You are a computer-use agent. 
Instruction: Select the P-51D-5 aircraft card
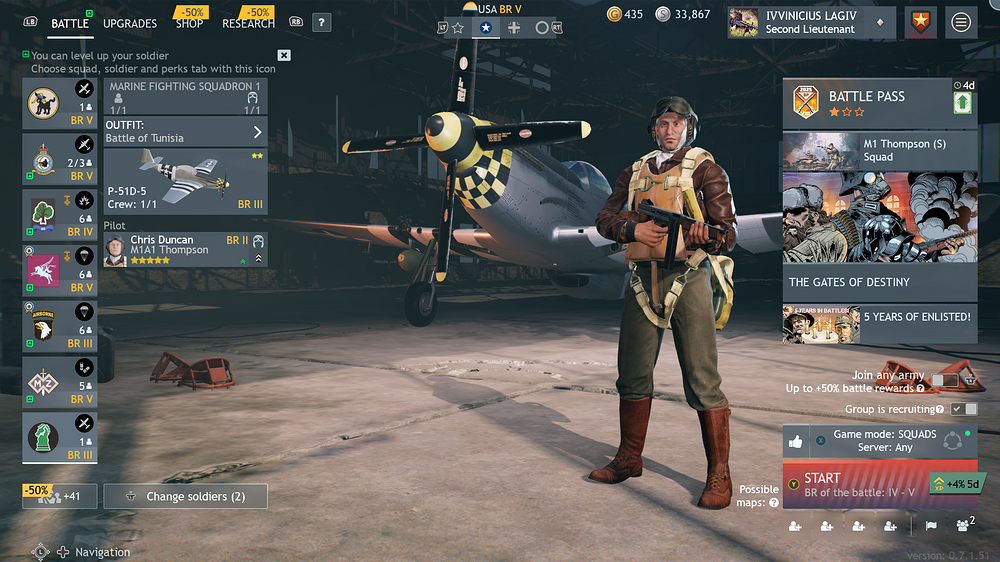click(x=186, y=181)
